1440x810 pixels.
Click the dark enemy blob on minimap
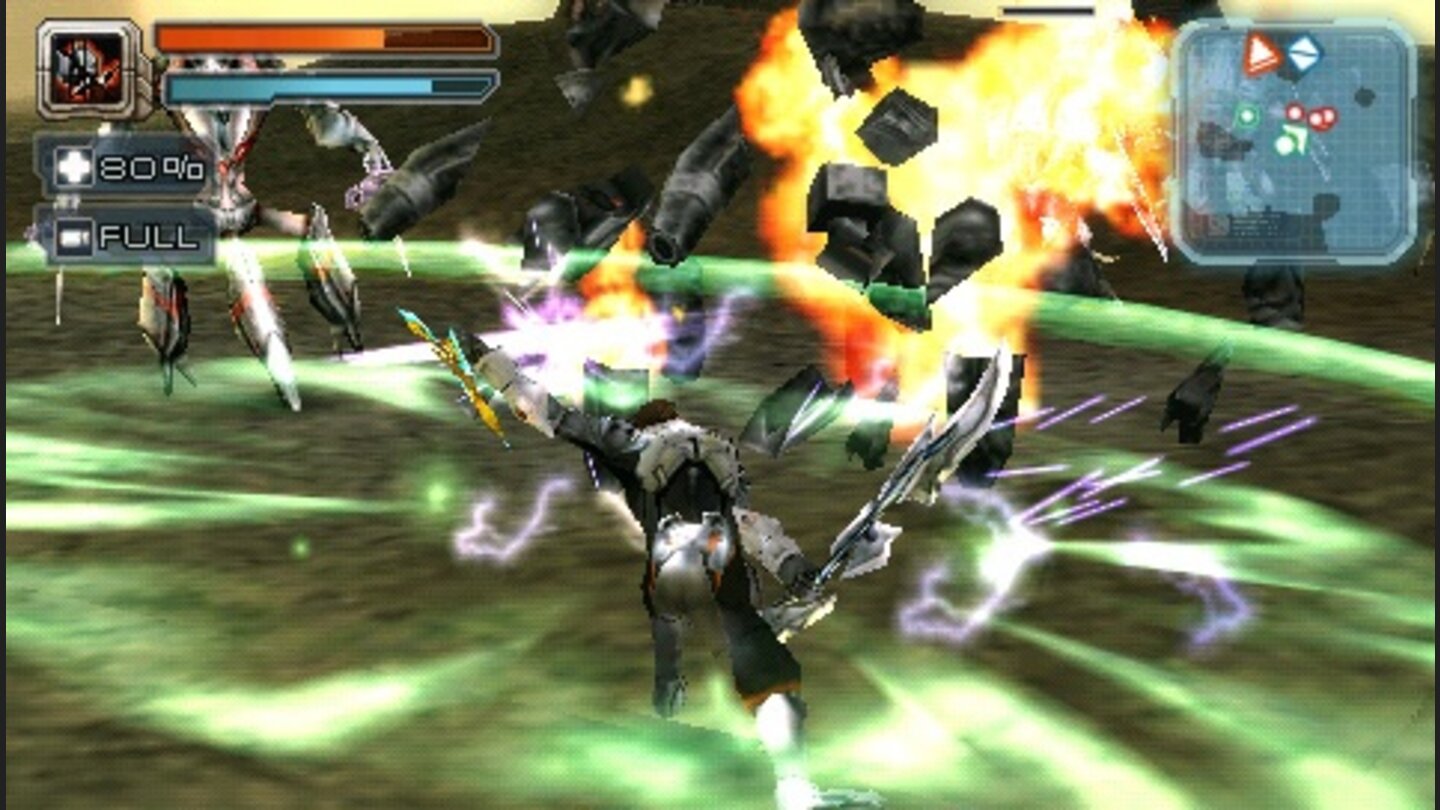click(1365, 97)
